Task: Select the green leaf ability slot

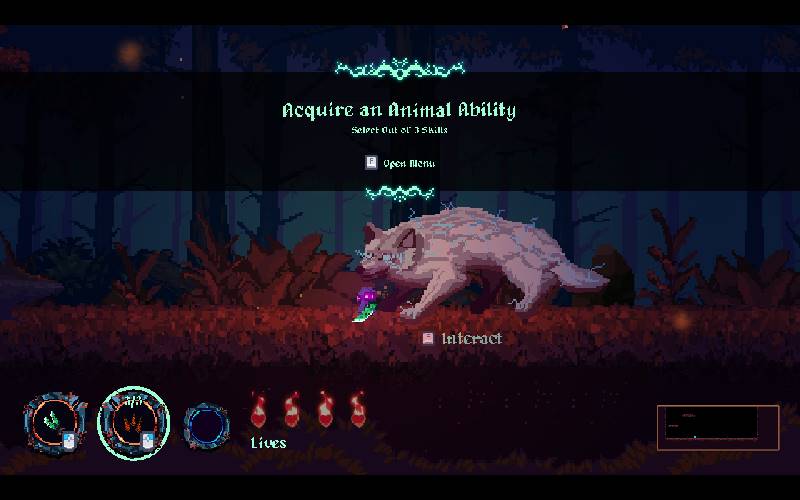Action: 57,422
